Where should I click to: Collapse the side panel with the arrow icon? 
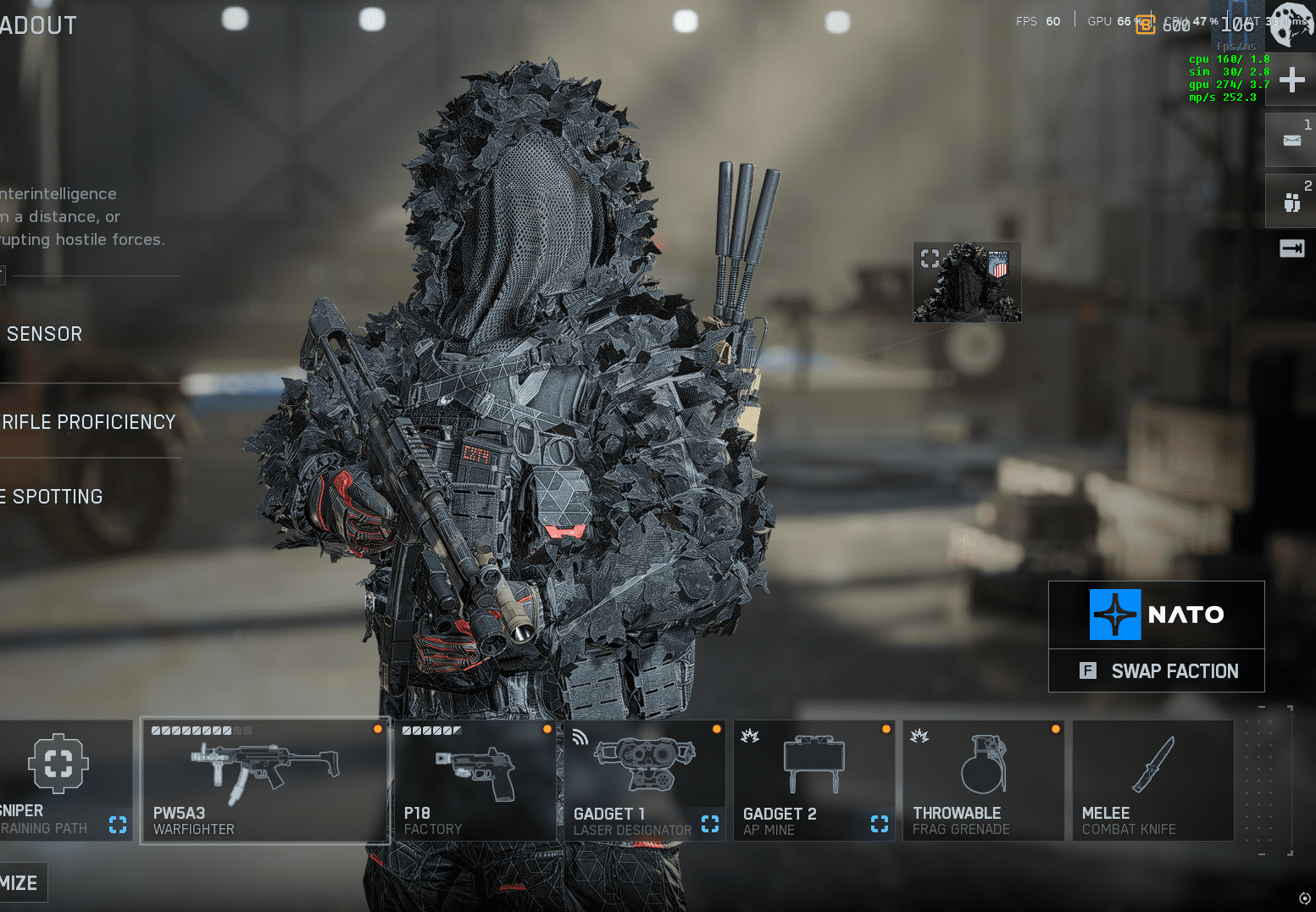(1291, 248)
